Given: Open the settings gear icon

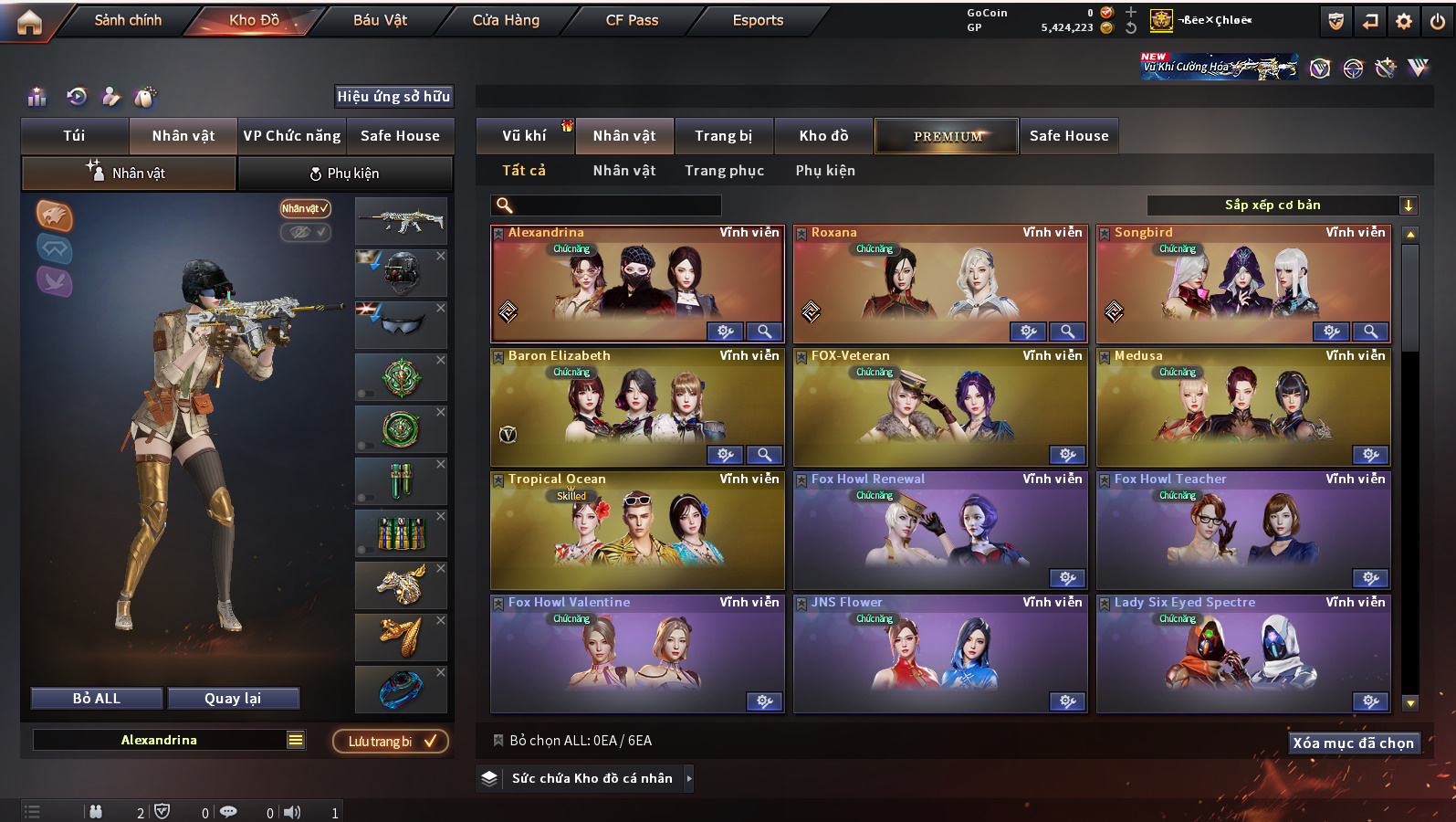Looking at the screenshot, I should point(1404,21).
